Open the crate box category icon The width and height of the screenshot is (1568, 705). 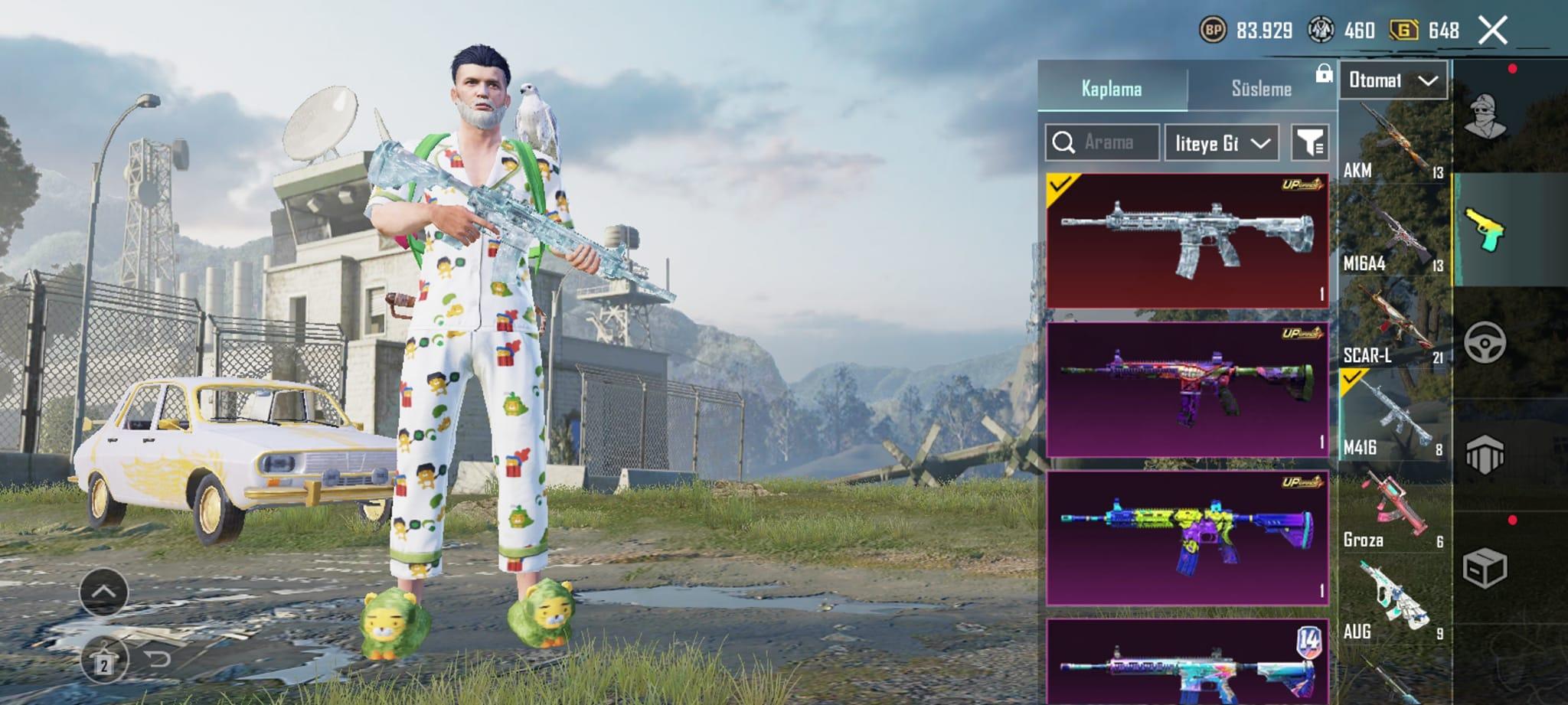tap(1485, 568)
